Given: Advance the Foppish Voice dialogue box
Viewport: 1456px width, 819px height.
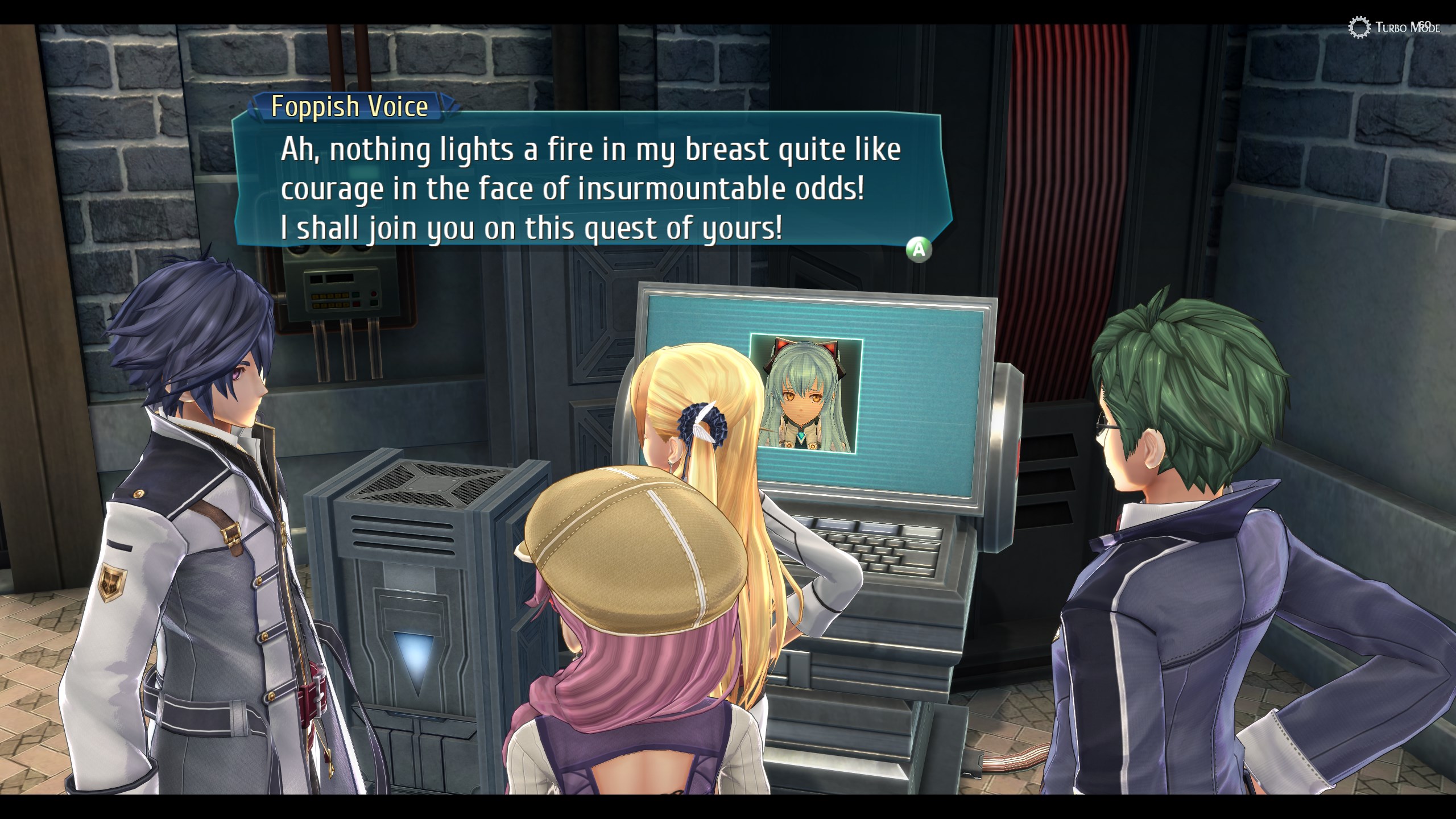Looking at the screenshot, I should tap(919, 249).
